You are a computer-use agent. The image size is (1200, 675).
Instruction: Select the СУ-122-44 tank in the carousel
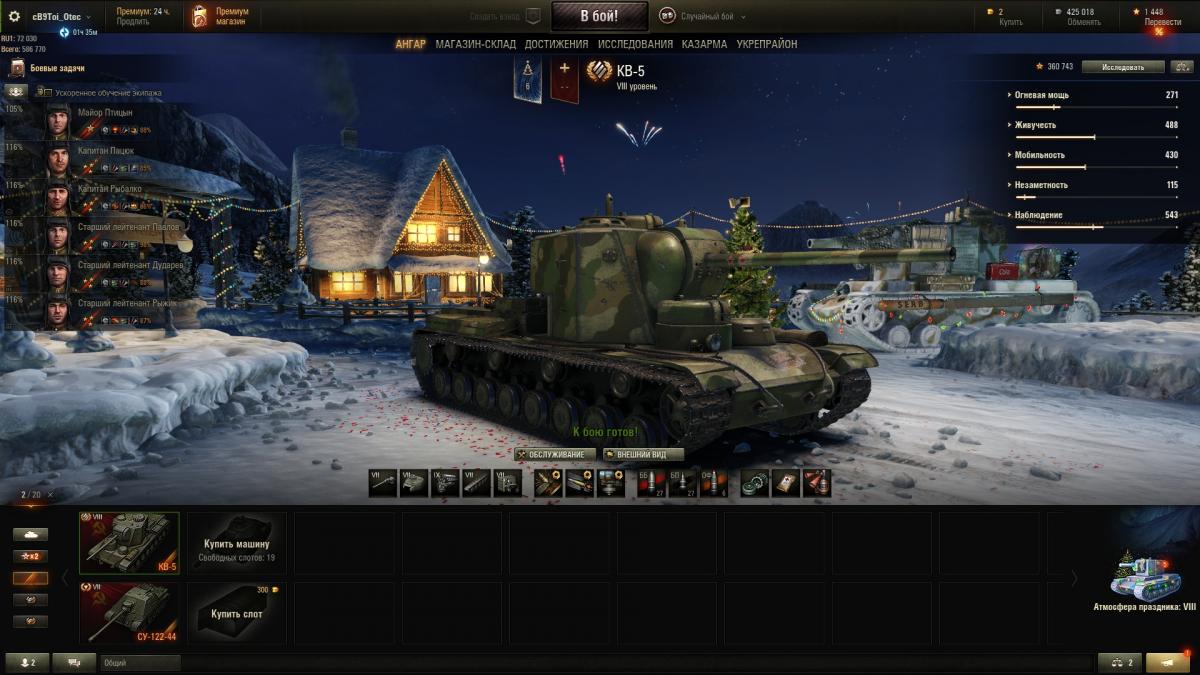pos(129,612)
